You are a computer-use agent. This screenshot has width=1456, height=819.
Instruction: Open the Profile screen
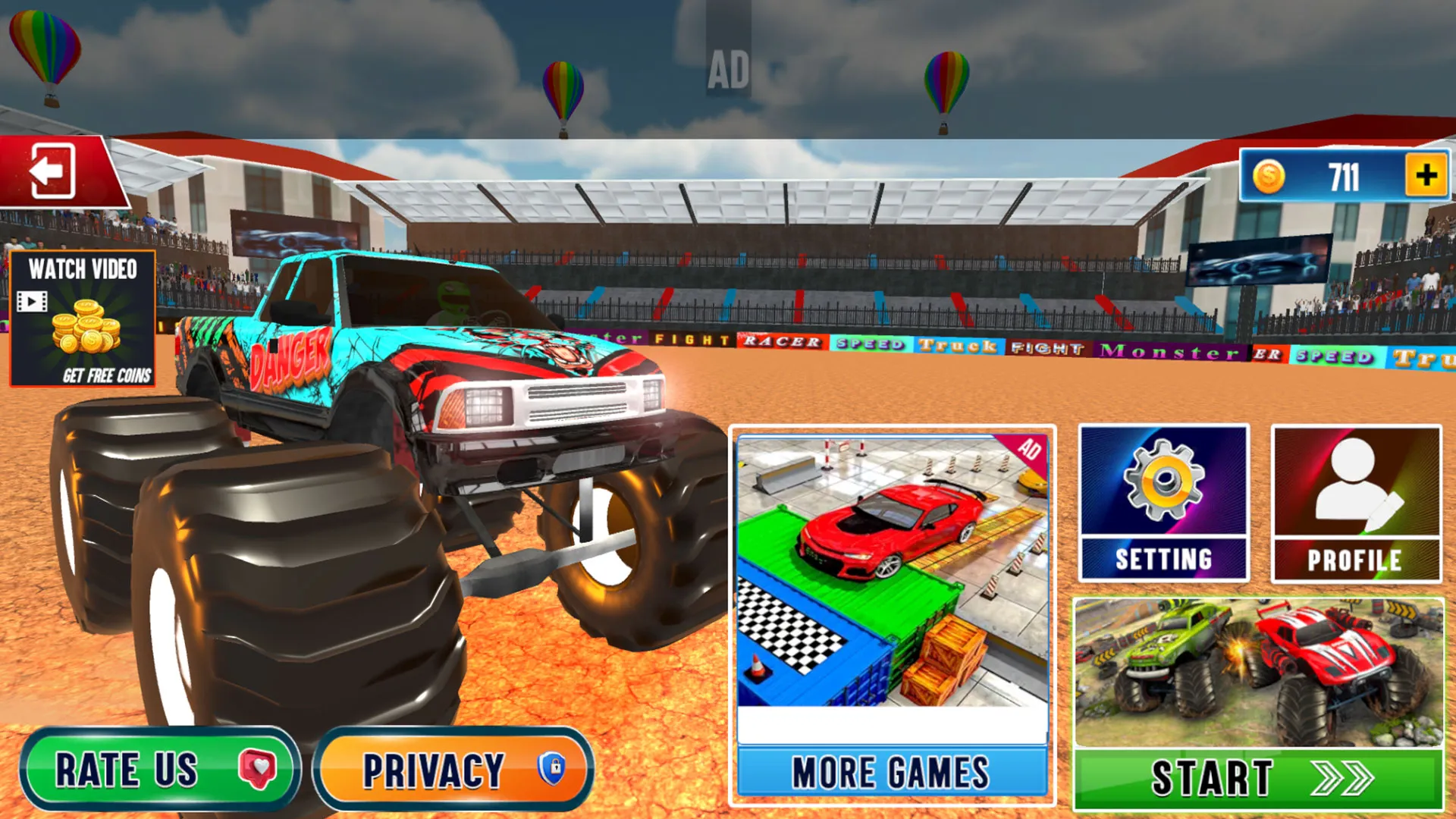point(1356,504)
